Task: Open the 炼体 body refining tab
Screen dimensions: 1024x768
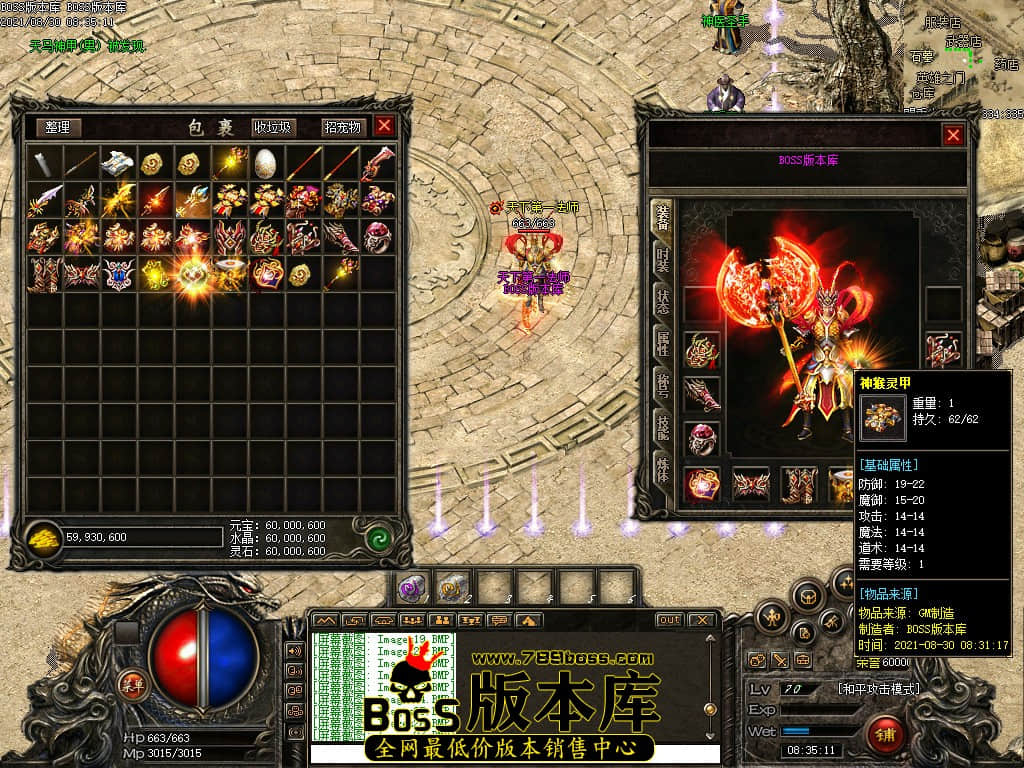Action: (662, 468)
